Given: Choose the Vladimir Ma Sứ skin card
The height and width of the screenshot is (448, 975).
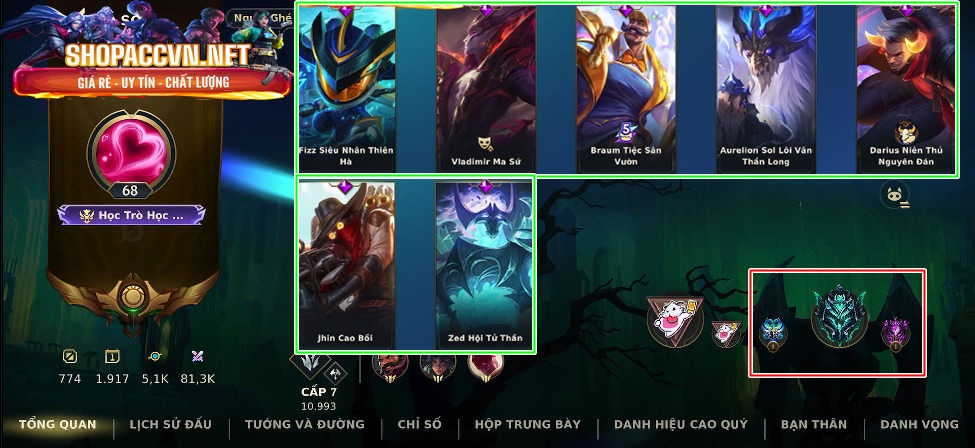Looking at the screenshot, I should click(486, 88).
